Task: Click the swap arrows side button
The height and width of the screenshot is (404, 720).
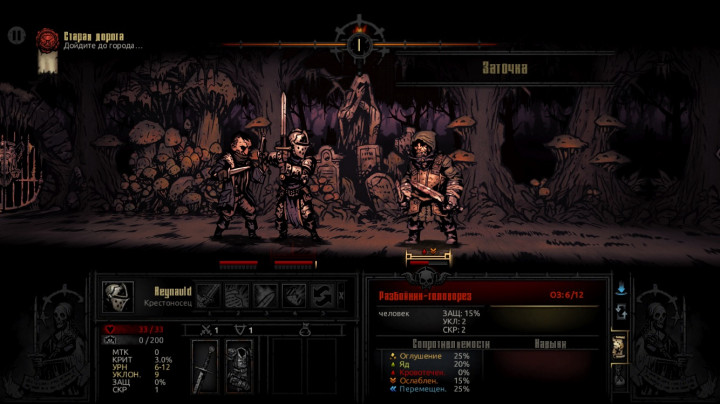Action: click(x=621, y=312)
